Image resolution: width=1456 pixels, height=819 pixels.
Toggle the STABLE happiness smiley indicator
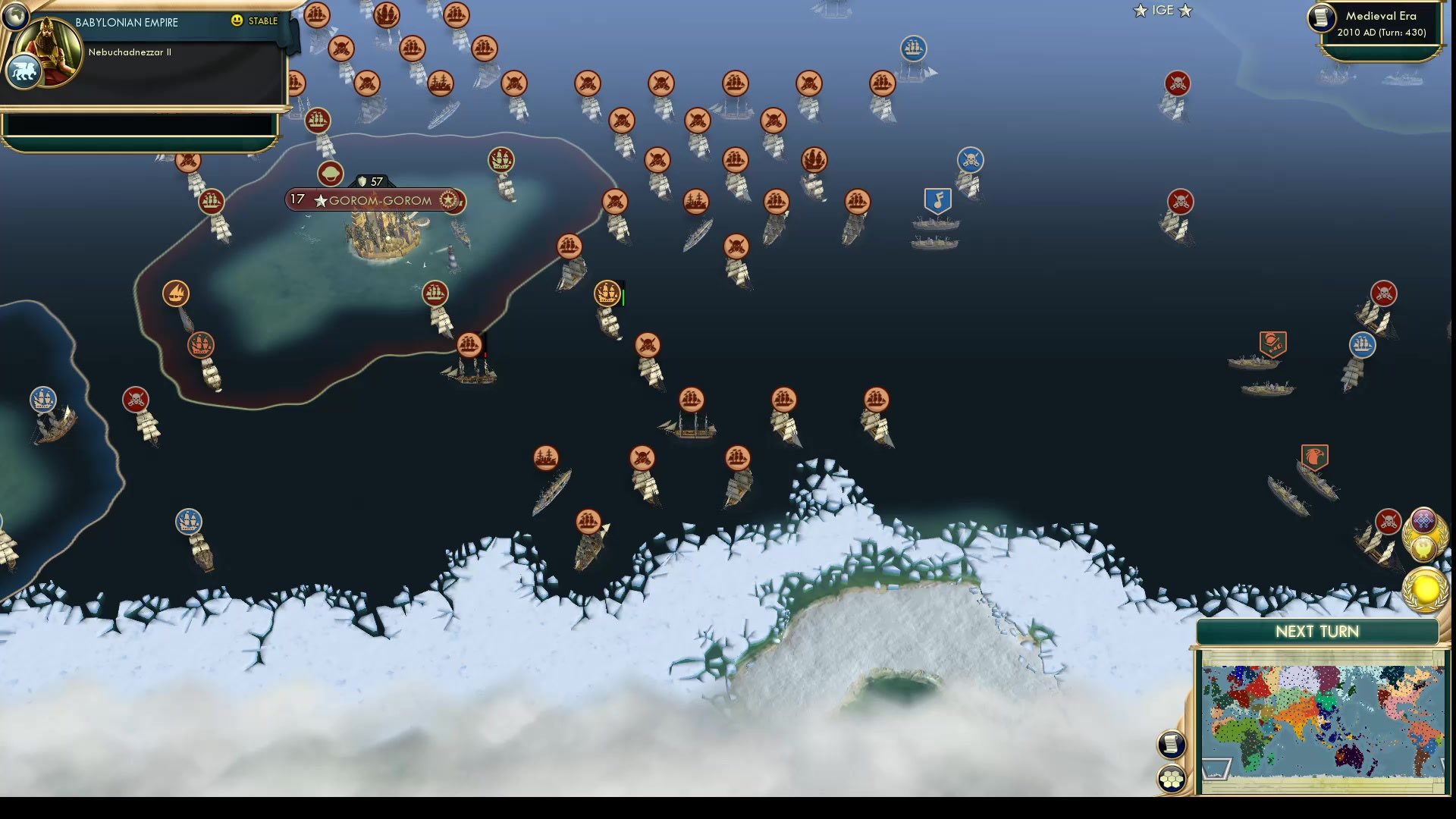pyautogui.click(x=237, y=21)
